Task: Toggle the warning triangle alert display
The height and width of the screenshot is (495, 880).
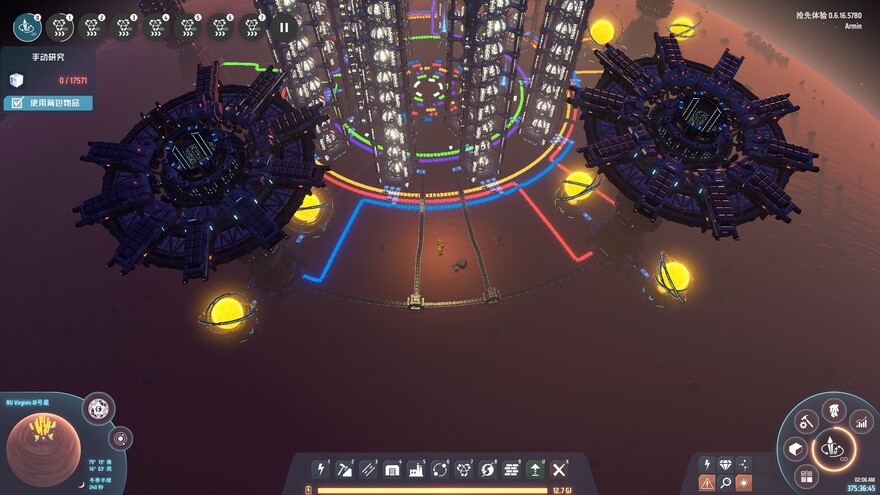Action: tap(707, 483)
